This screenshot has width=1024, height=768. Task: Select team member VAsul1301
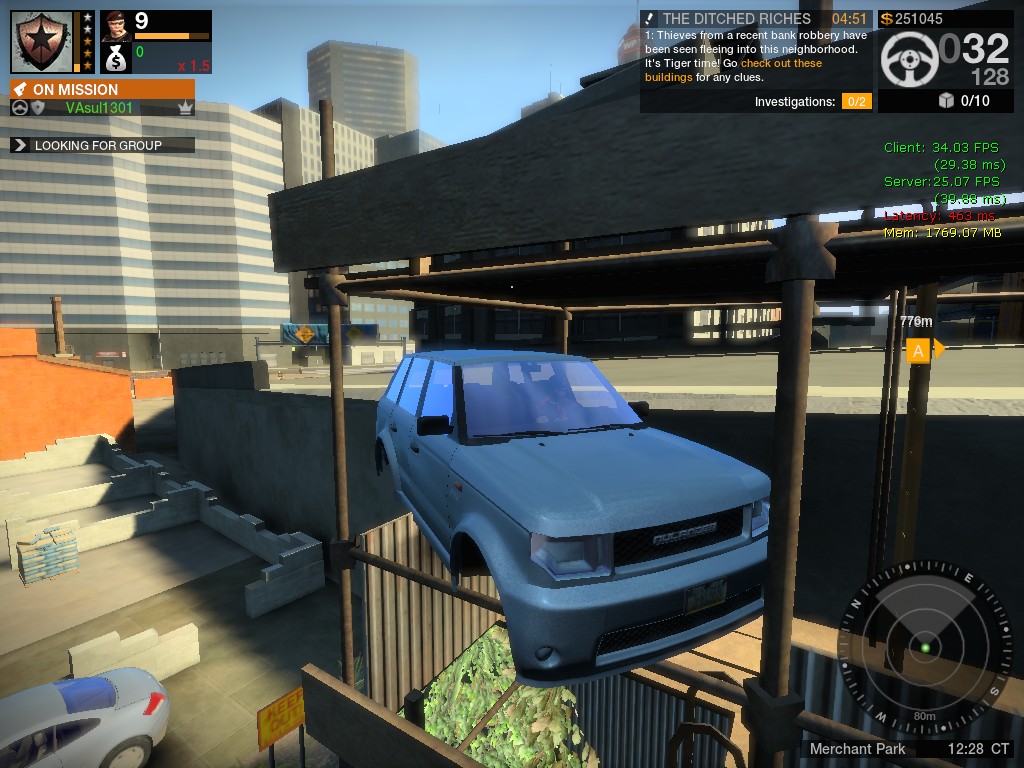pos(100,108)
